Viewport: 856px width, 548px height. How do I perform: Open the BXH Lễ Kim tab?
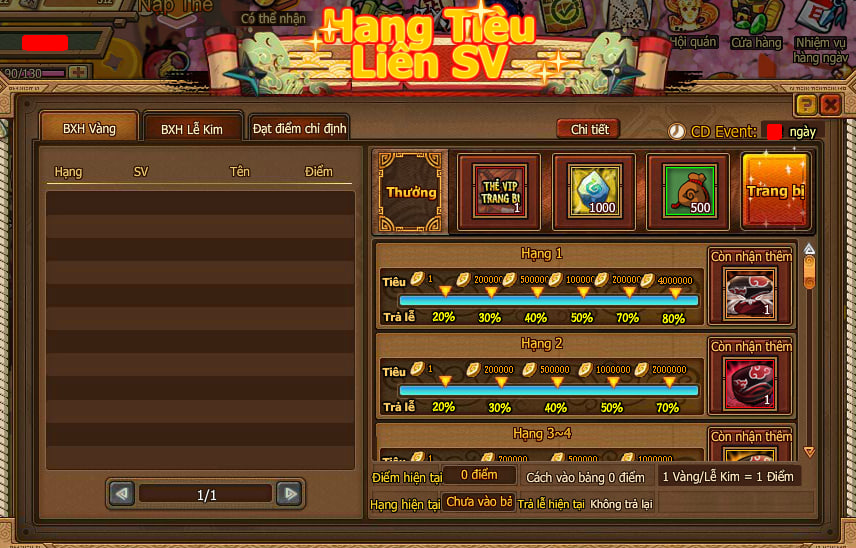192,129
